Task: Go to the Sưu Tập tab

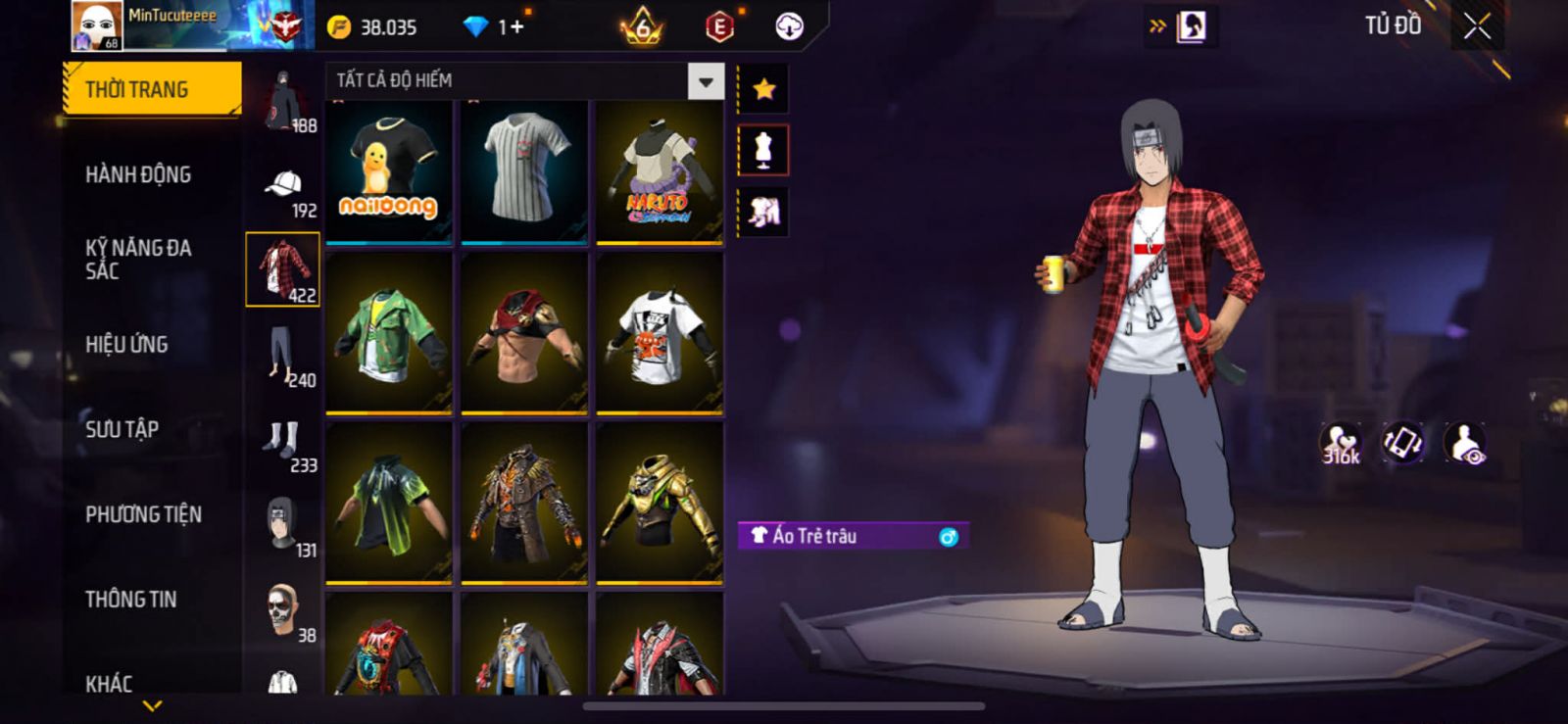Action: pos(122,429)
